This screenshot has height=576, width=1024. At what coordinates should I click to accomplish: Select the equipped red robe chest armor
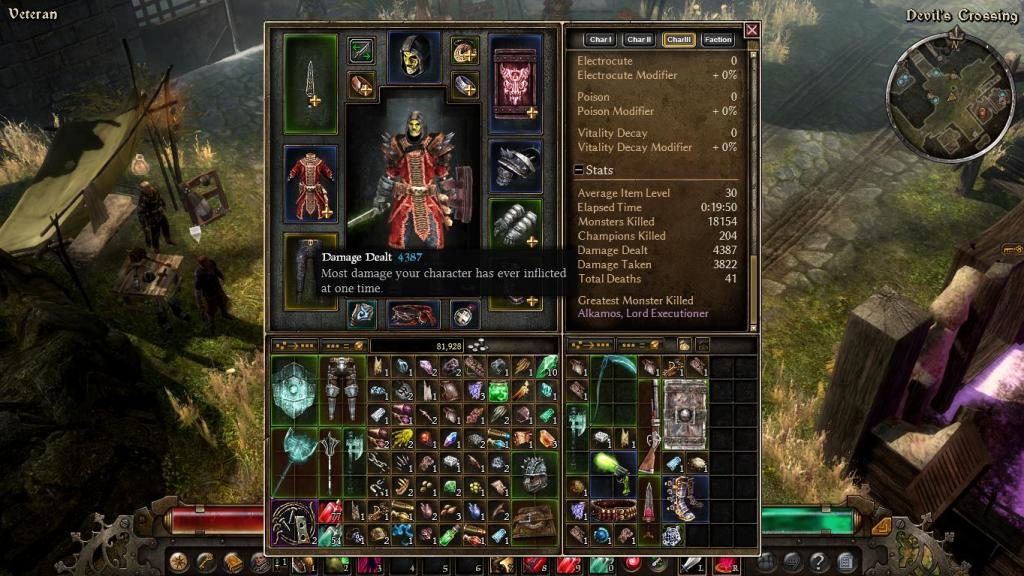[310, 183]
